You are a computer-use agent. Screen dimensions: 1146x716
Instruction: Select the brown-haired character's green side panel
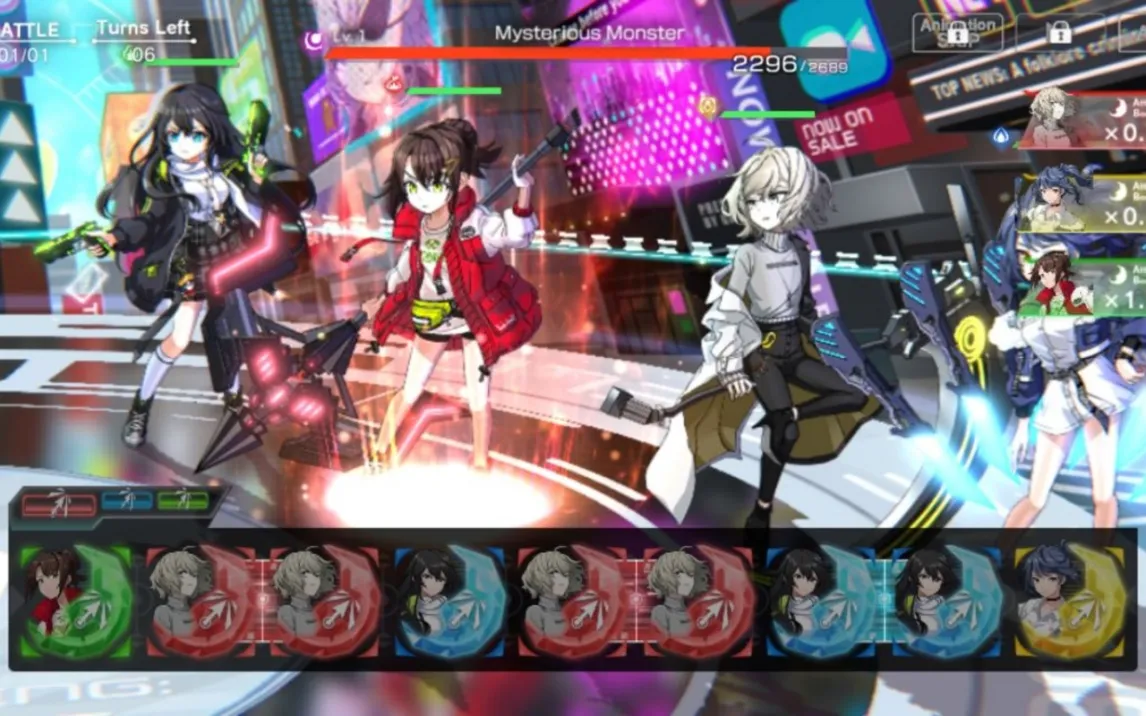click(1085, 285)
